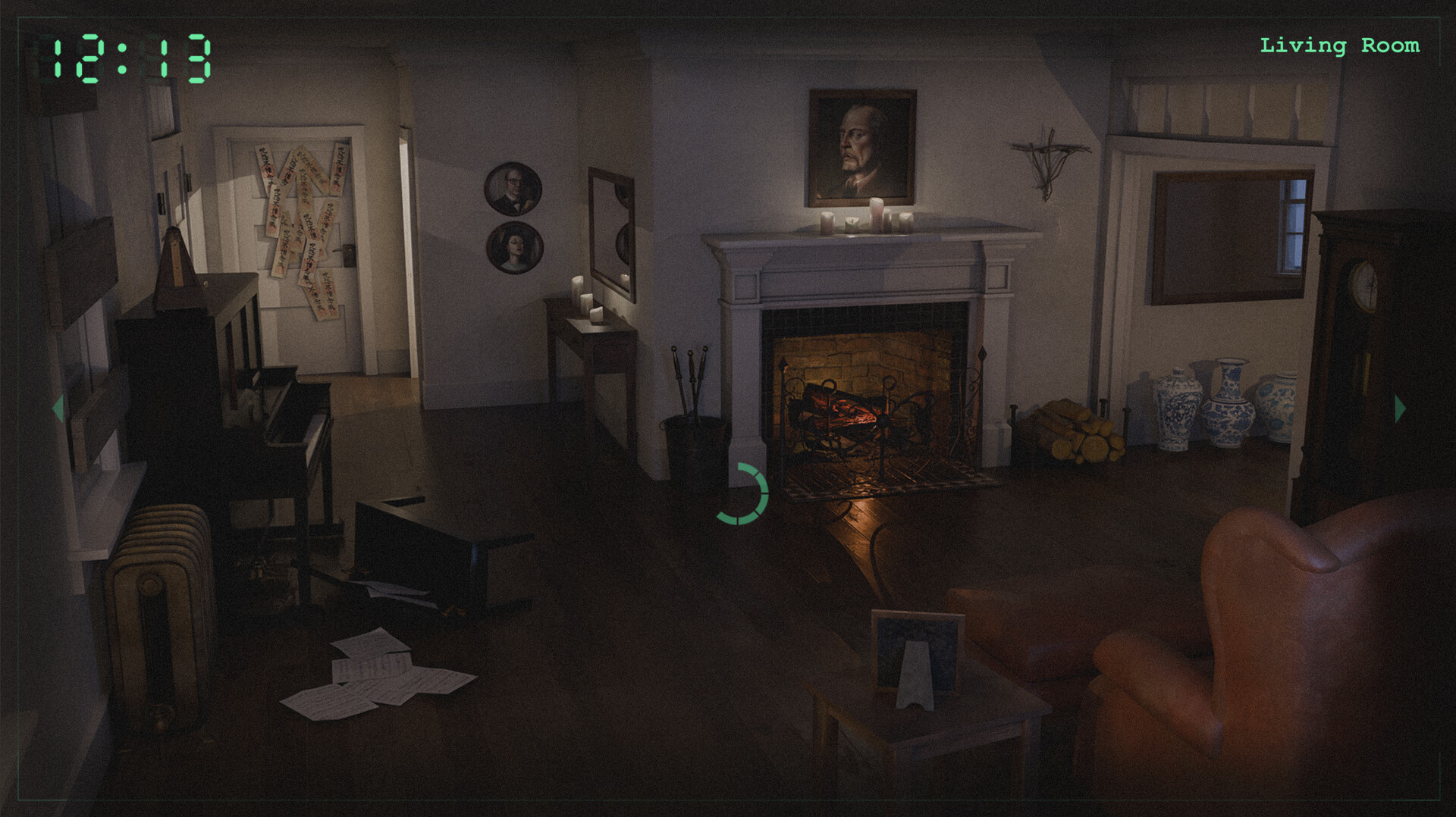Click the stacked firewood beside the fireplace
The width and height of the screenshot is (1456, 817).
1077,432
